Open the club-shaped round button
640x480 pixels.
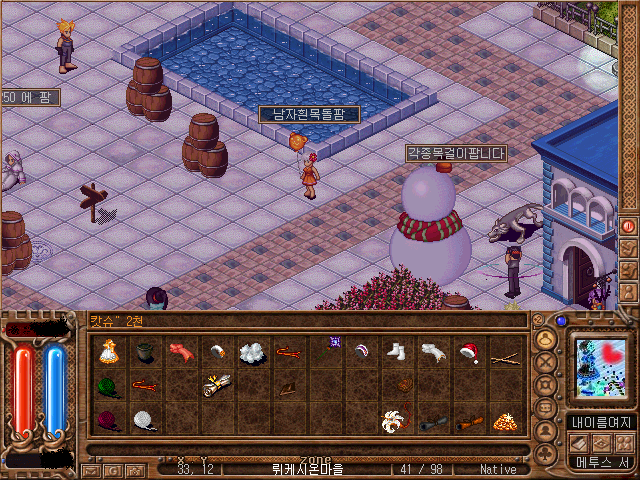pyautogui.click(x=547, y=453)
